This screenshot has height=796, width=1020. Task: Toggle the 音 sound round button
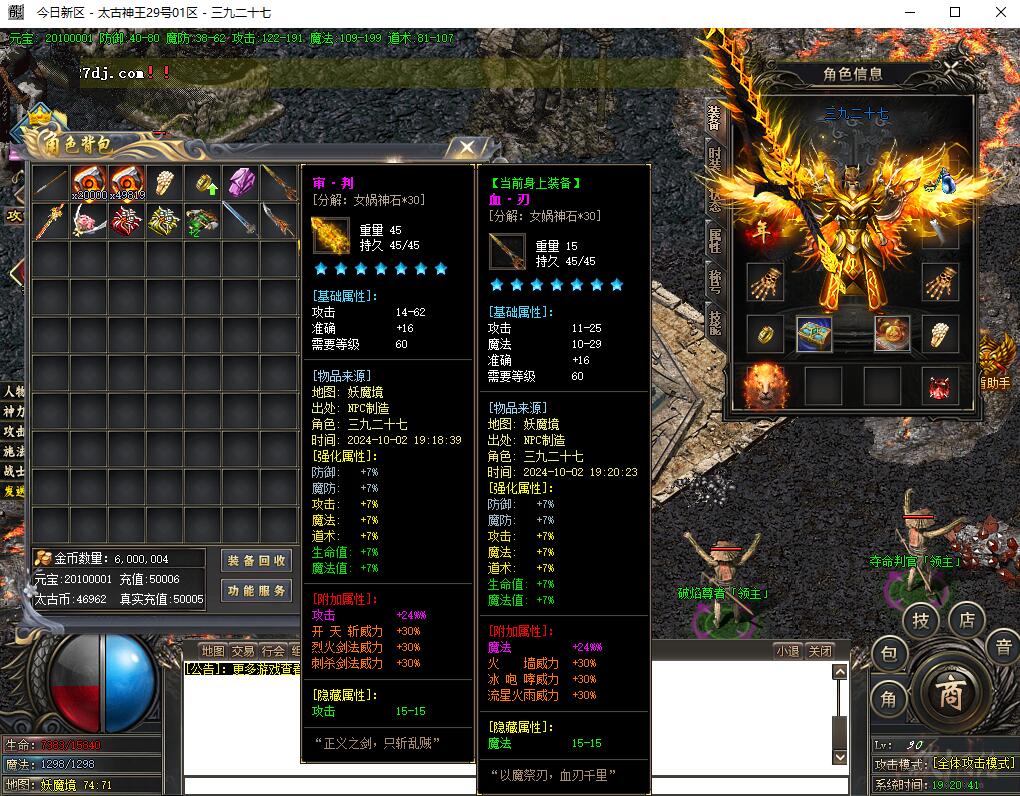(x=1003, y=647)
